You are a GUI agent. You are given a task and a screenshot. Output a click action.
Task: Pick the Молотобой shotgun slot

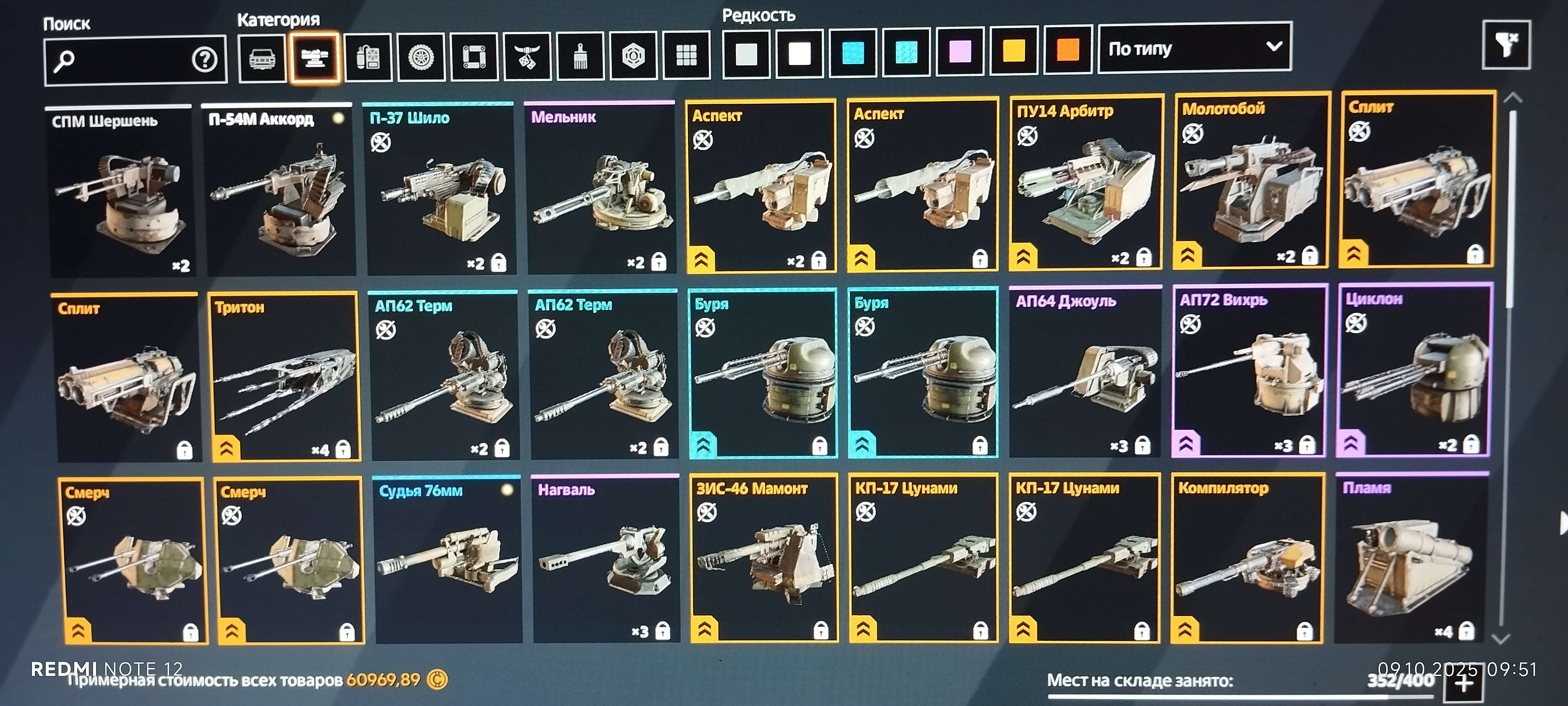pos(1250,181)
